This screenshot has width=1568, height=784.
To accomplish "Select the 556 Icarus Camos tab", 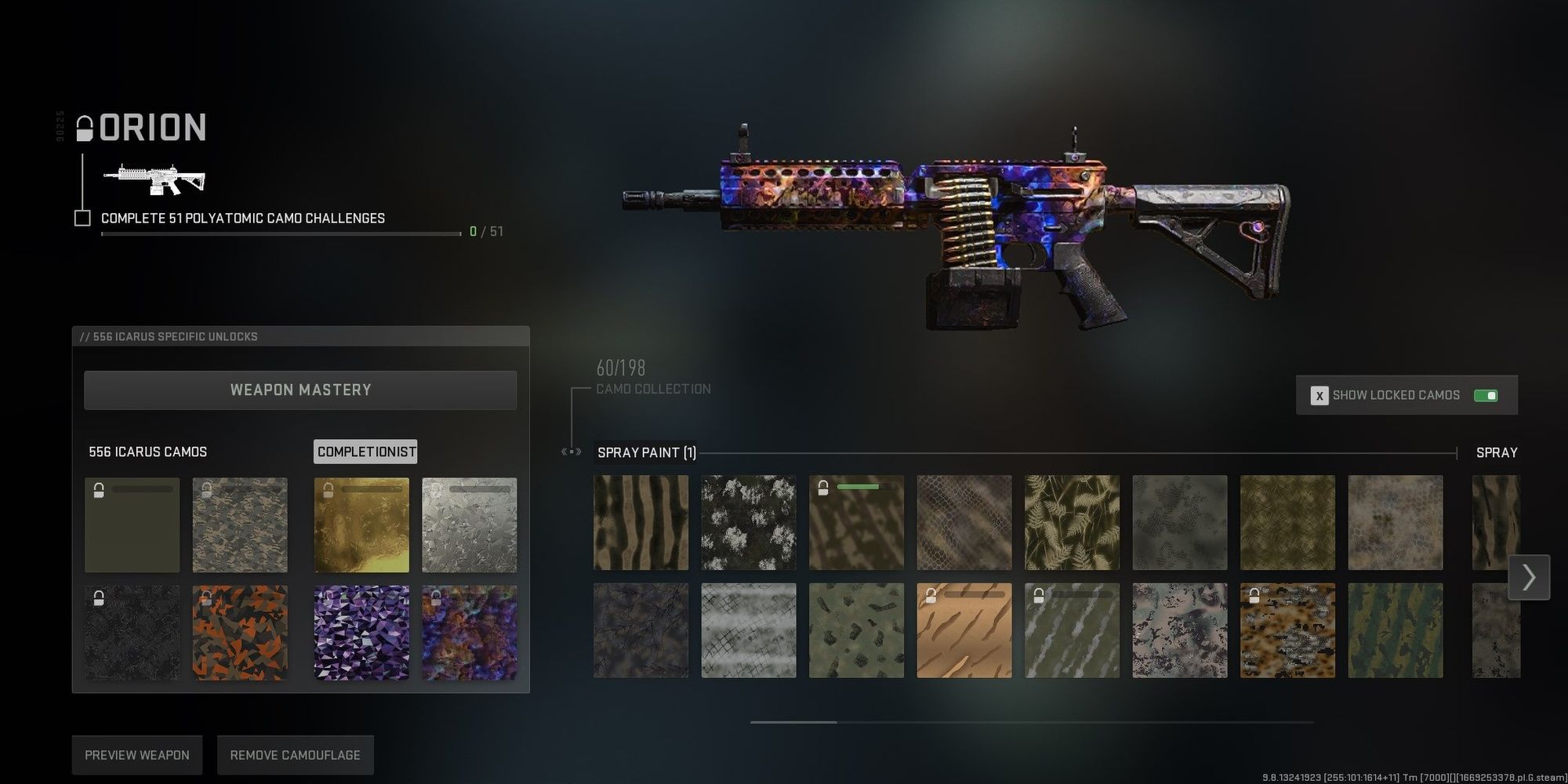I will pos(148,452).
